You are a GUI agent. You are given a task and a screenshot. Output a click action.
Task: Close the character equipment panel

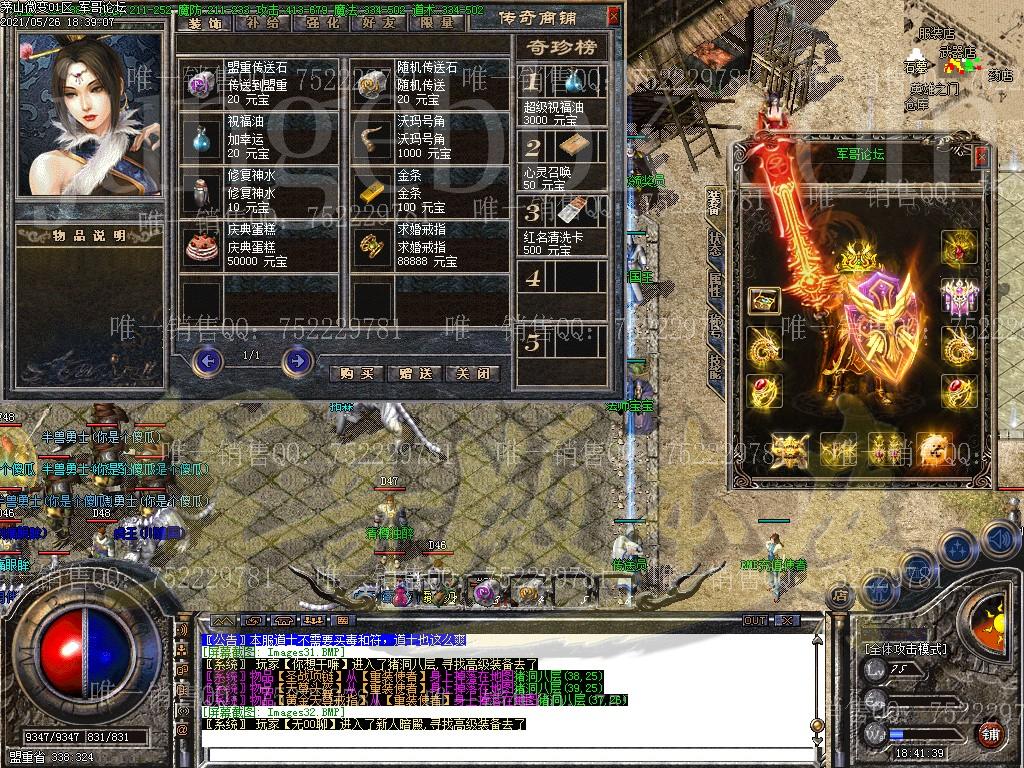pyautogui.click(x=981, y=156)
